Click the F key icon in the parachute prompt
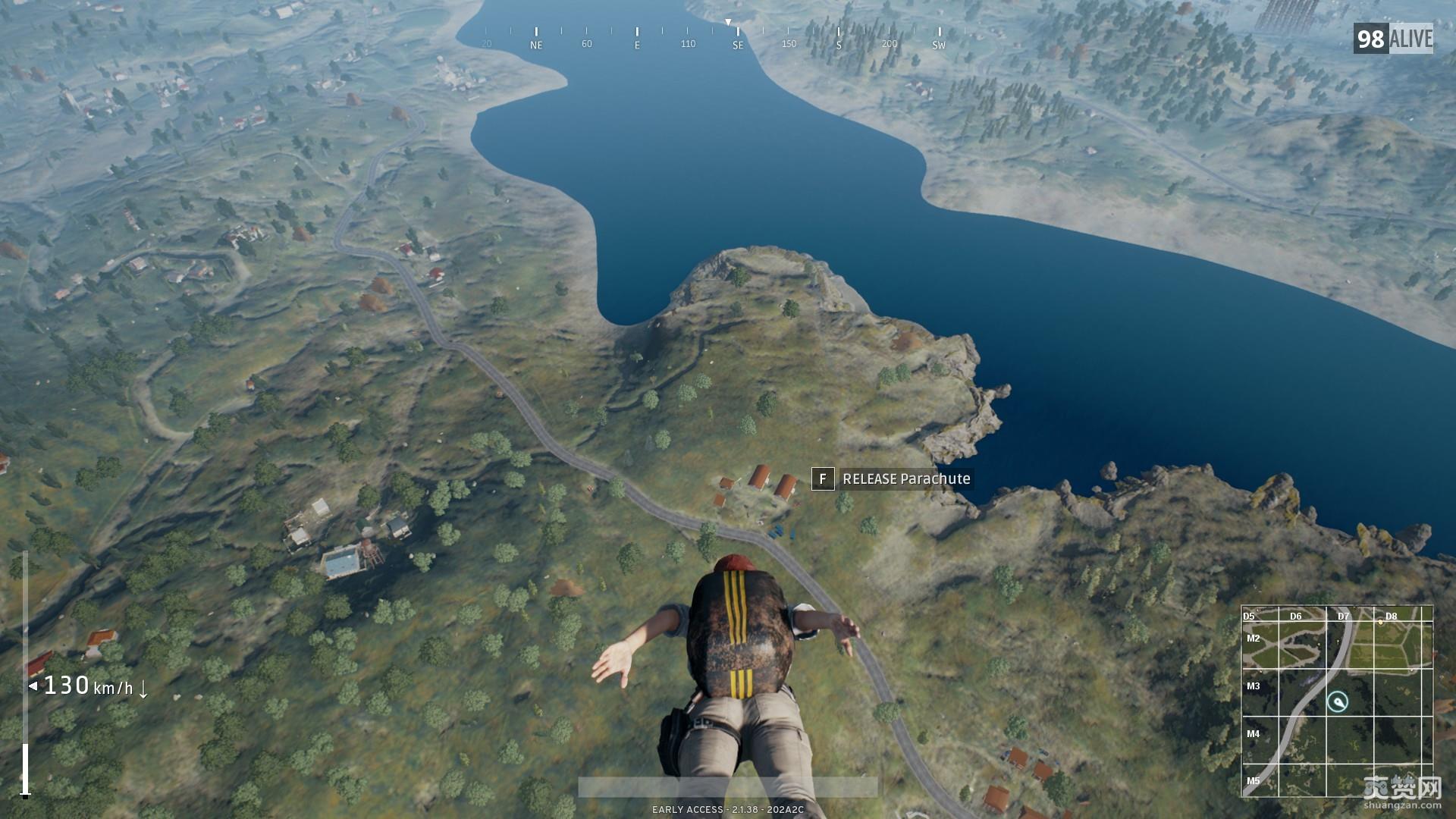This screenshot has width=1456, height=819. click(x=825, y=479)
